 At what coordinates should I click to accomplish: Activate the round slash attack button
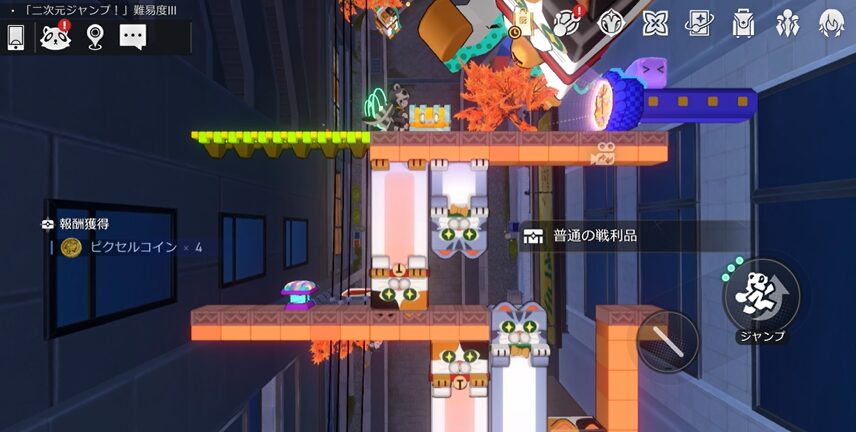667,342
